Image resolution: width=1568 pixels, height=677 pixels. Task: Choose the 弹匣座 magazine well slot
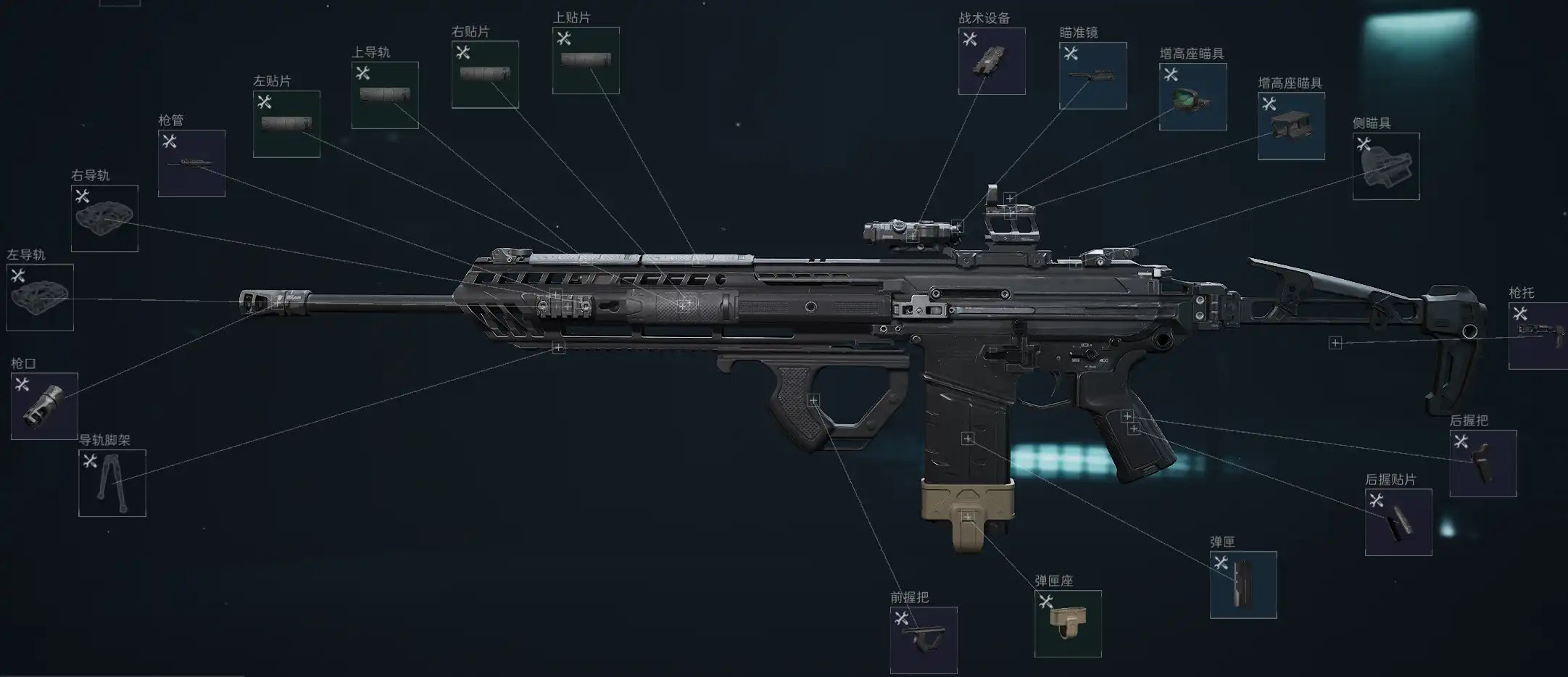click(x=1068, y=623)
